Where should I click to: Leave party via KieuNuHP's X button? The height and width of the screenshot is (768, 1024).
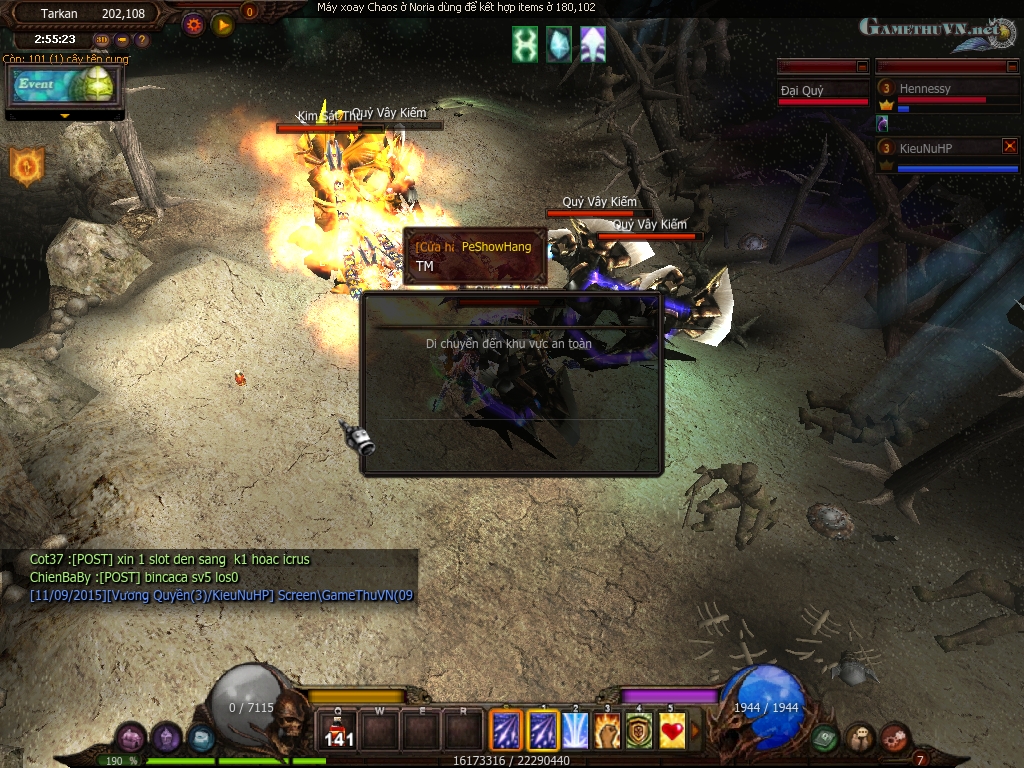1009,146
